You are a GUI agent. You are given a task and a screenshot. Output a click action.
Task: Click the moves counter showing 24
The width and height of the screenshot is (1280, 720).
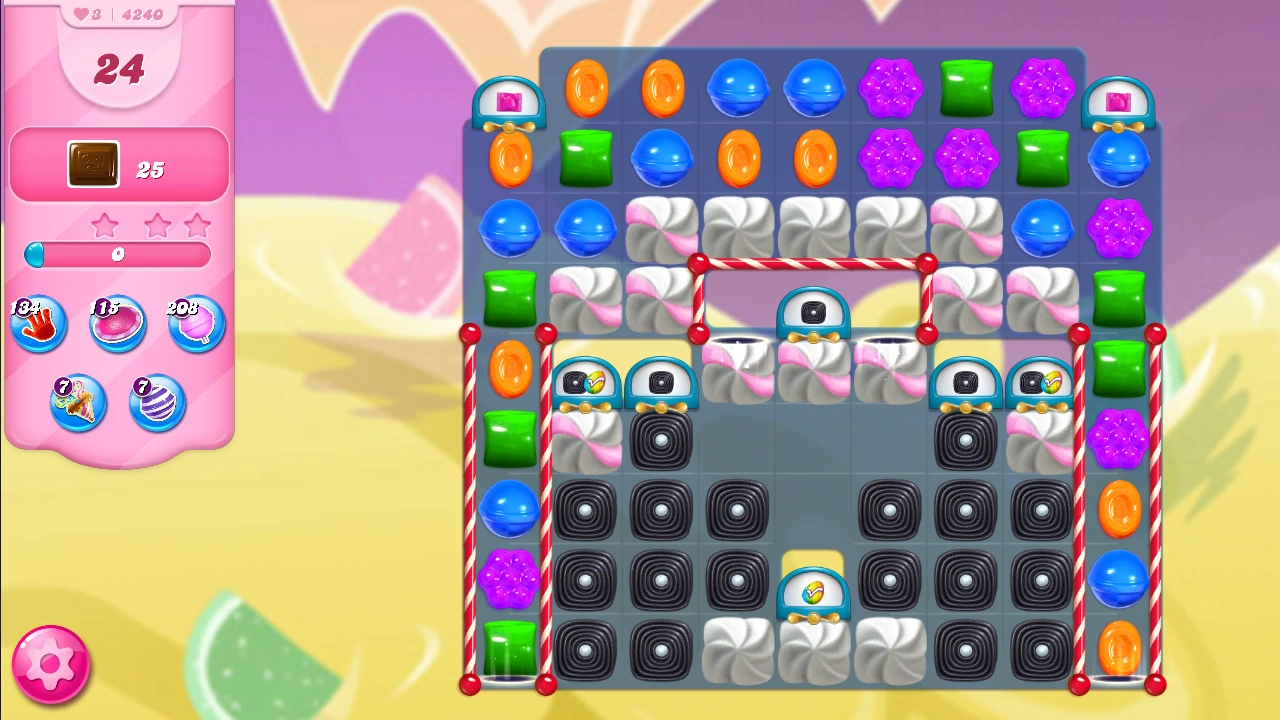click(x=118, y=70)
